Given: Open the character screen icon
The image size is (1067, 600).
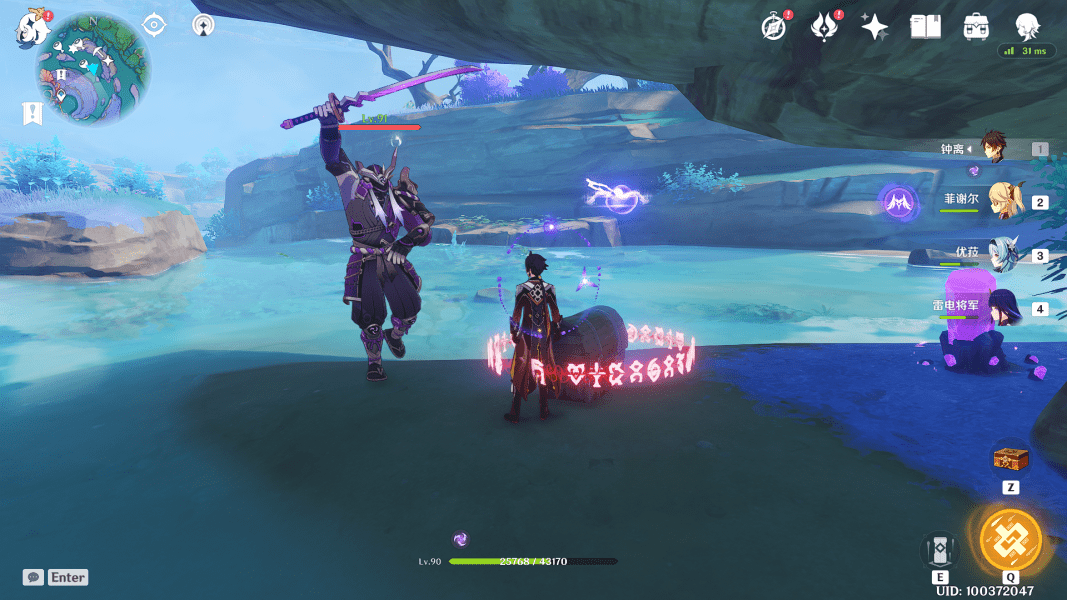Looking at the screenshot, I should (1027, 27).
